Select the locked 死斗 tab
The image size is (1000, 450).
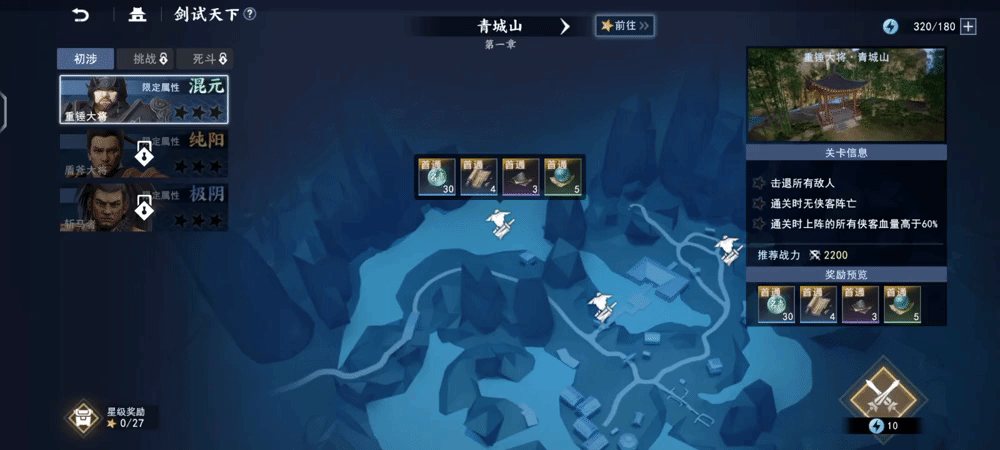[205, 59]
